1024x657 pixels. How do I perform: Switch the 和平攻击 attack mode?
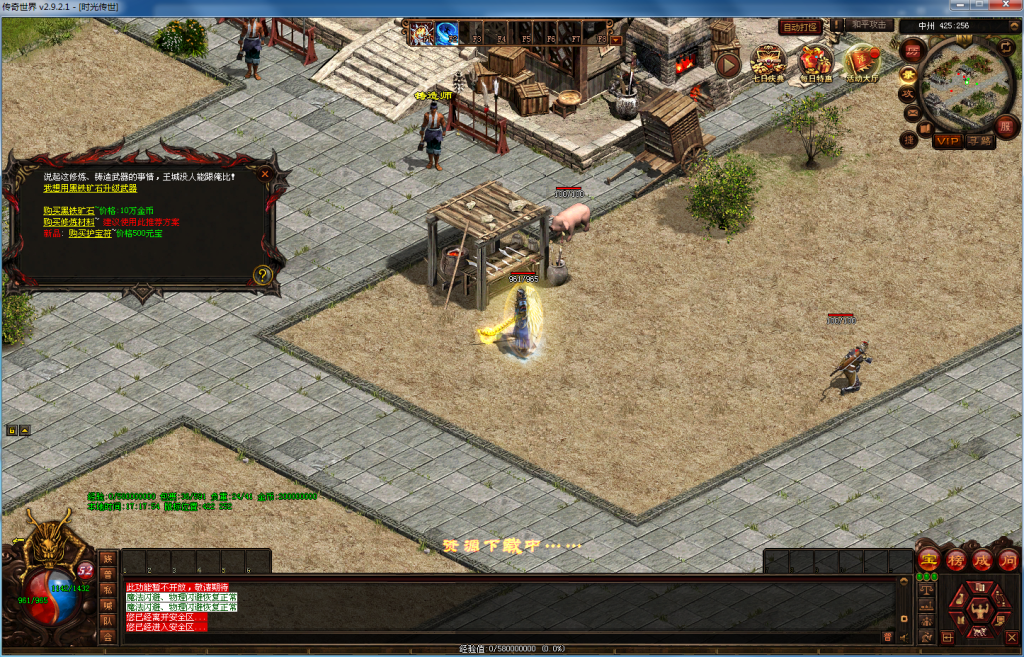[869, 25]
